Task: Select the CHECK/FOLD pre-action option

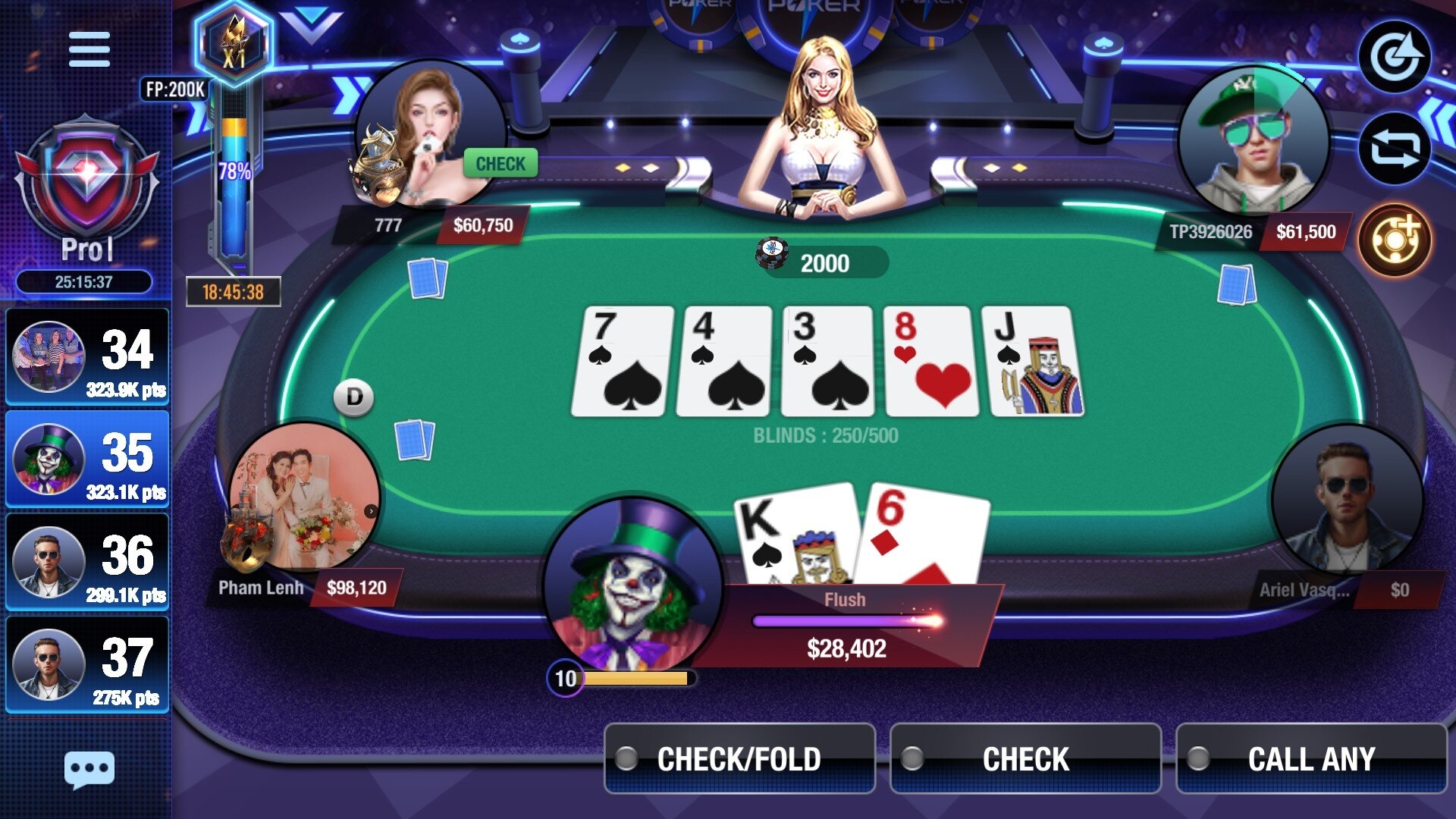Action: tap(739, 758)
